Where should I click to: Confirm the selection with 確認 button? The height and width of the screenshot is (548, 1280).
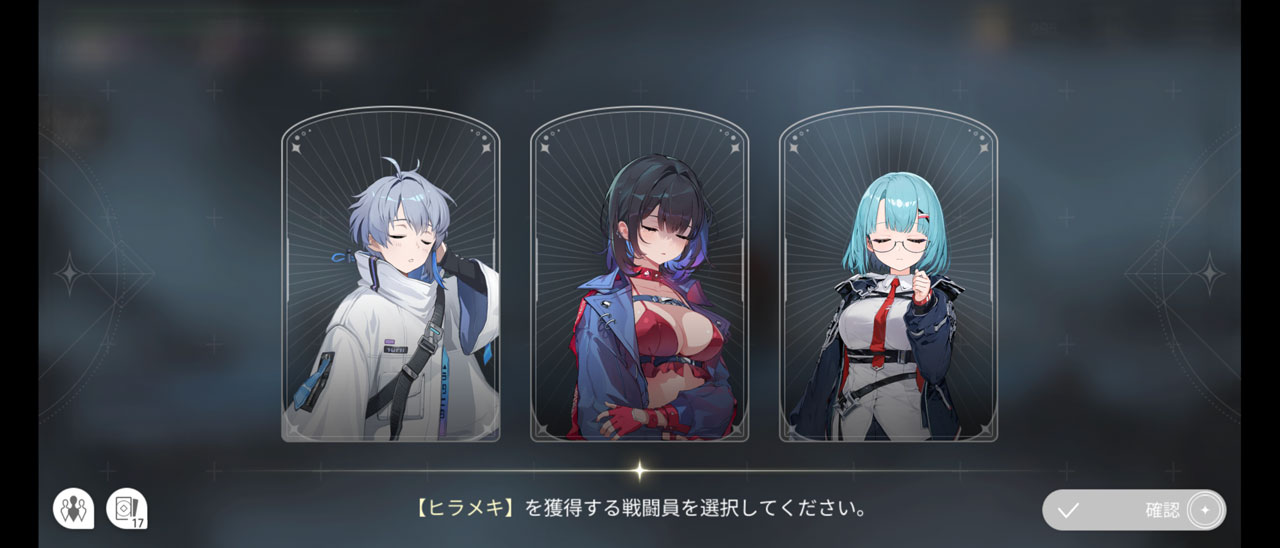(1133, 510)
